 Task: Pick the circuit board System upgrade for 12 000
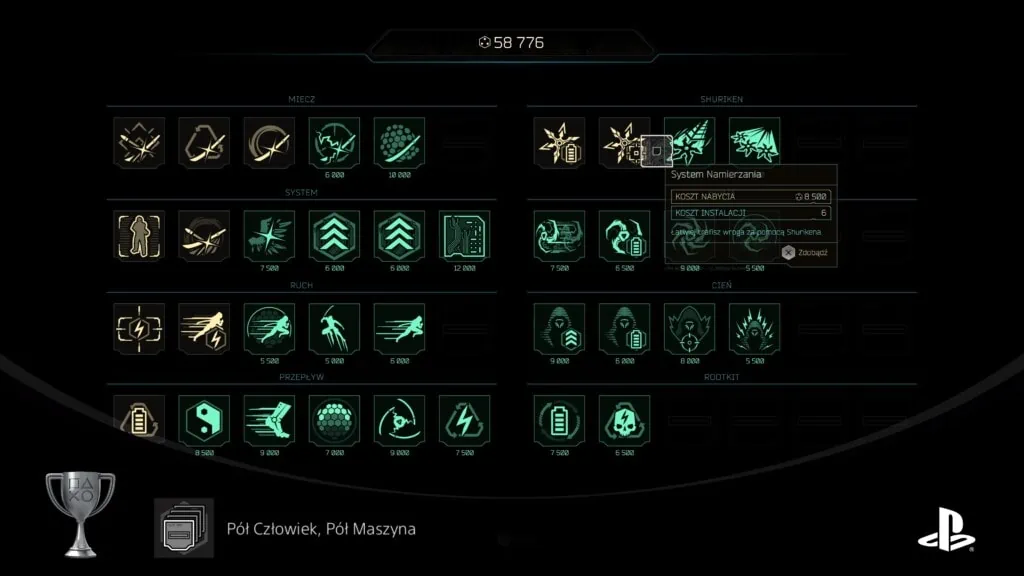point(464,235)
